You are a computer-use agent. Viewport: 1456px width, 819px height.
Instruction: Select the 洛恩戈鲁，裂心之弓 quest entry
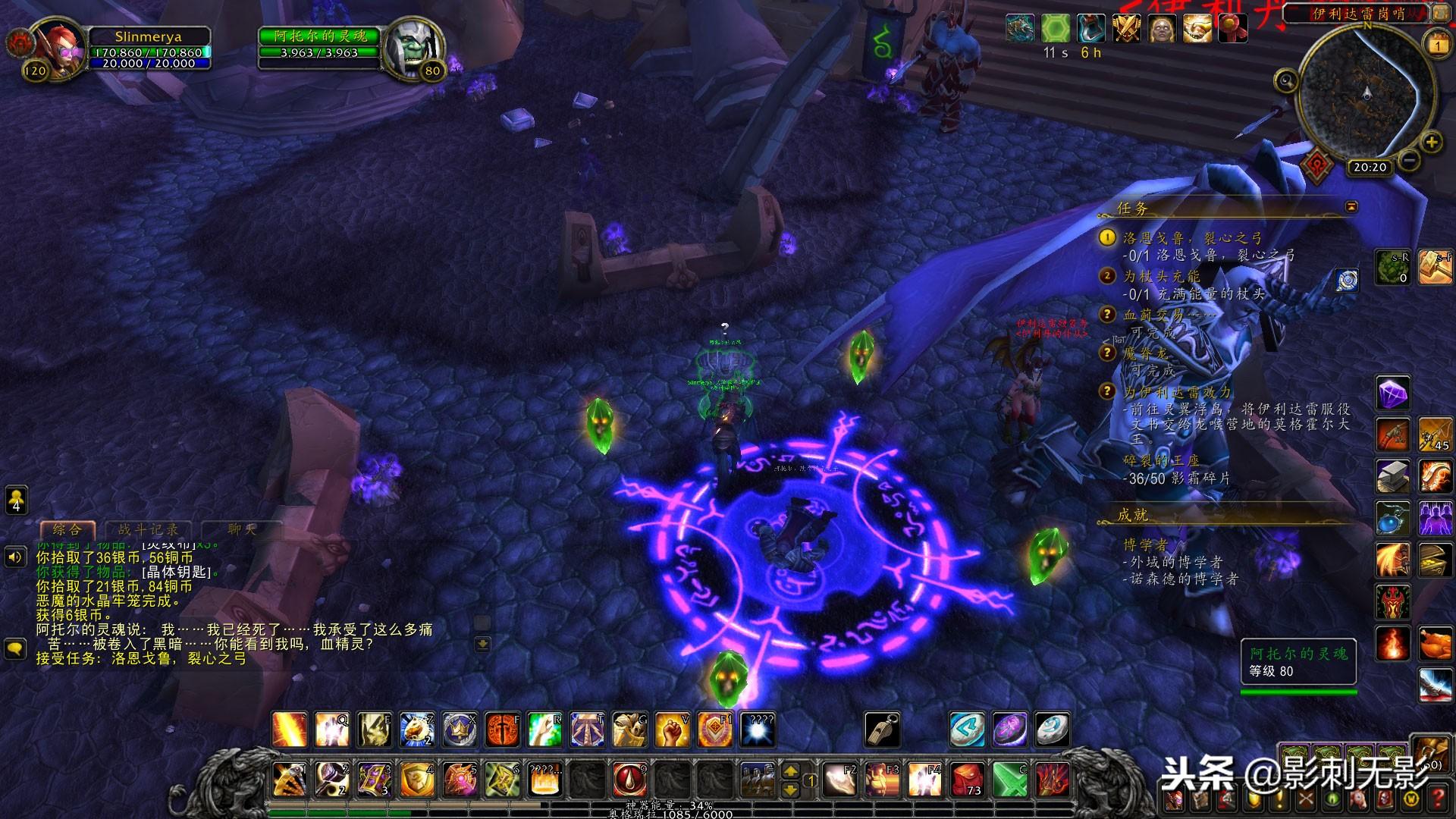(x=1192, y=238)
